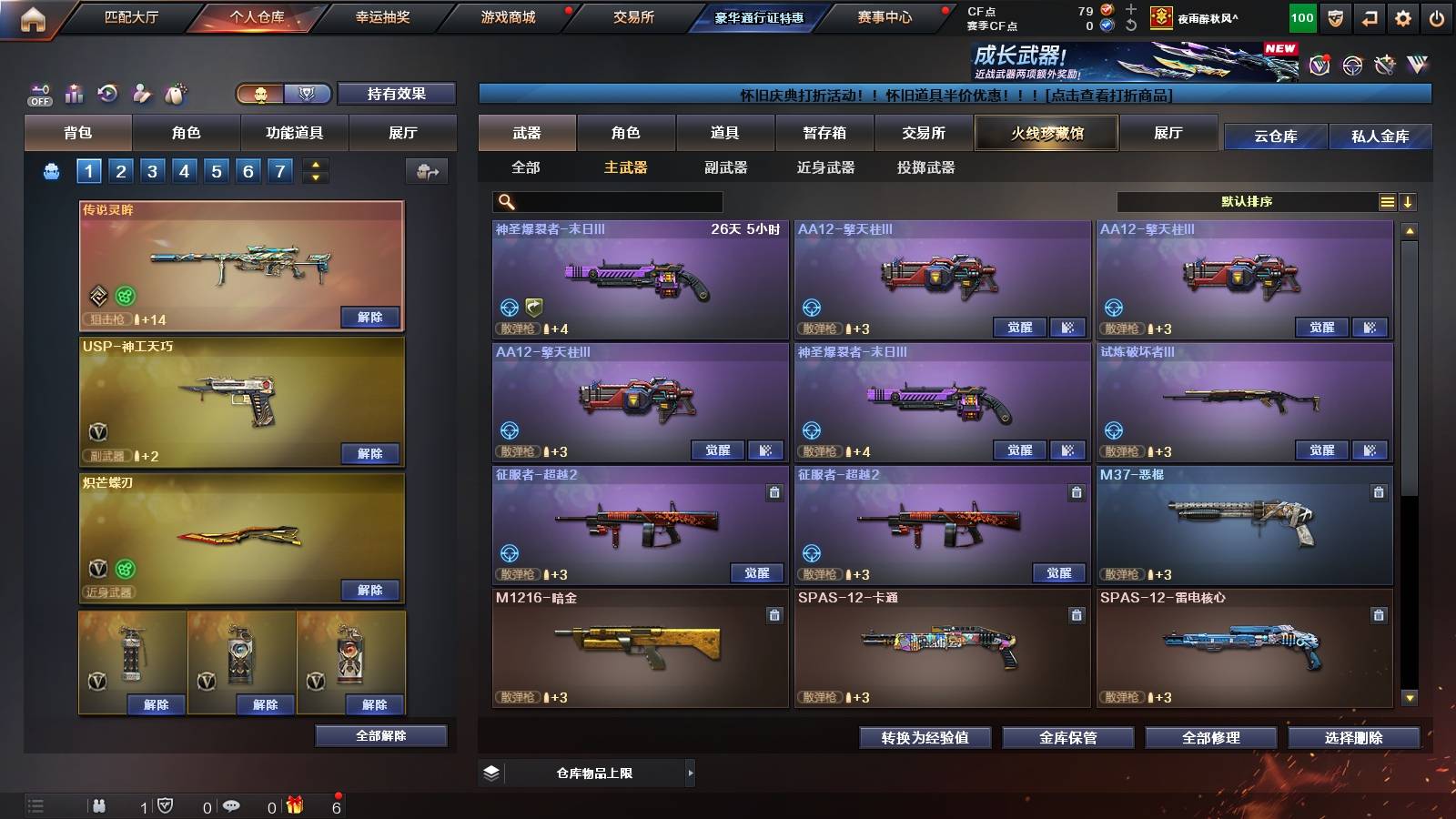
Task: Click the replay history icon in the left toolbar
Action: 106,94
